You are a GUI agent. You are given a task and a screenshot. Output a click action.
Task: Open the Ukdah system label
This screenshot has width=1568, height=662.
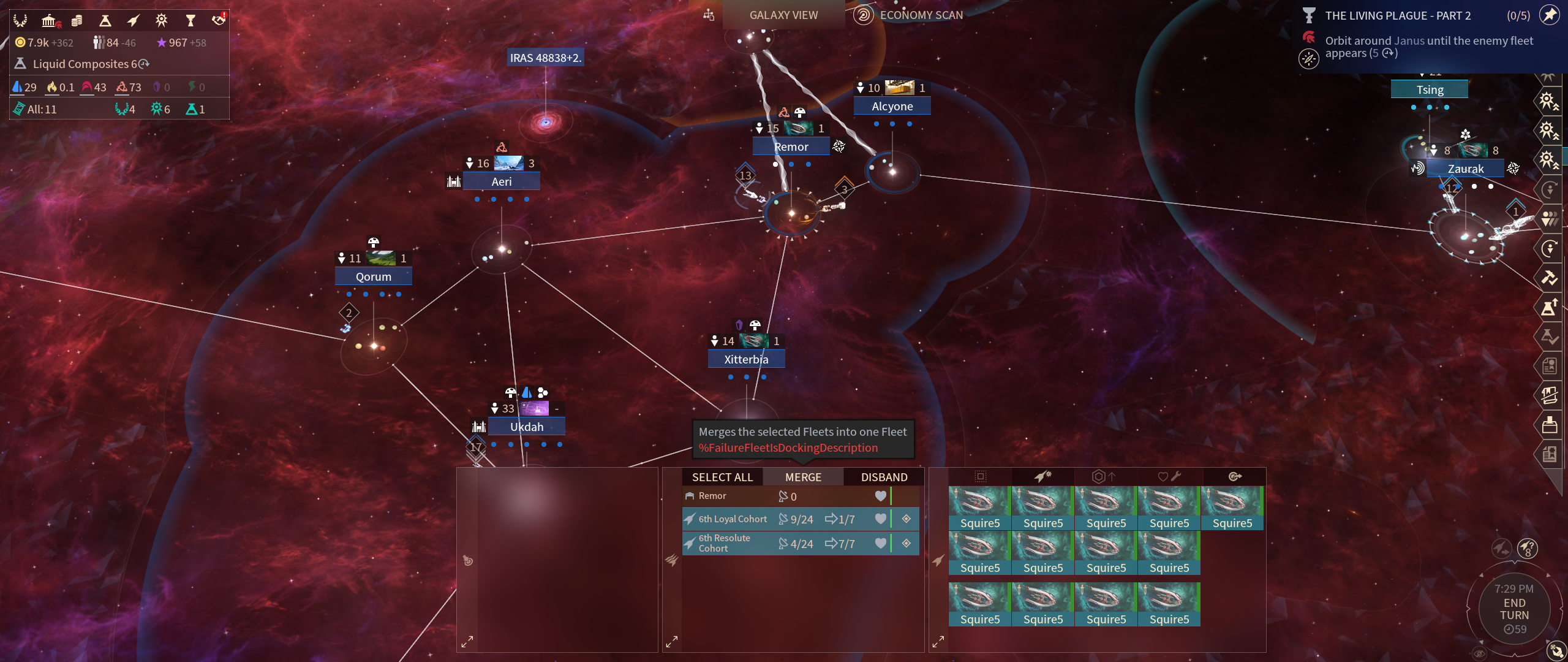pyautogui.click(x=527, y=427)
